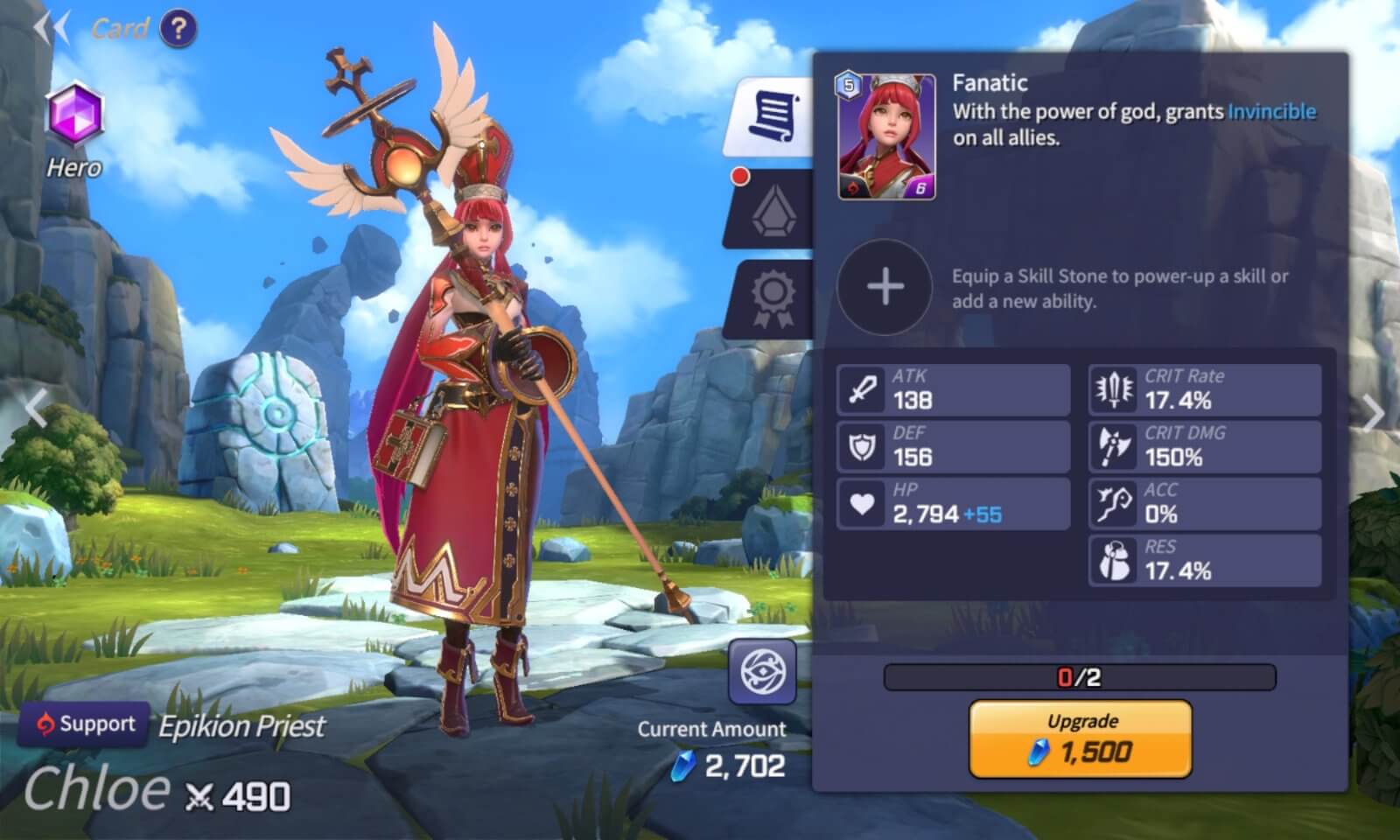
Task: Select the purple Hero gem icon
Action: [x=74, y=115]
